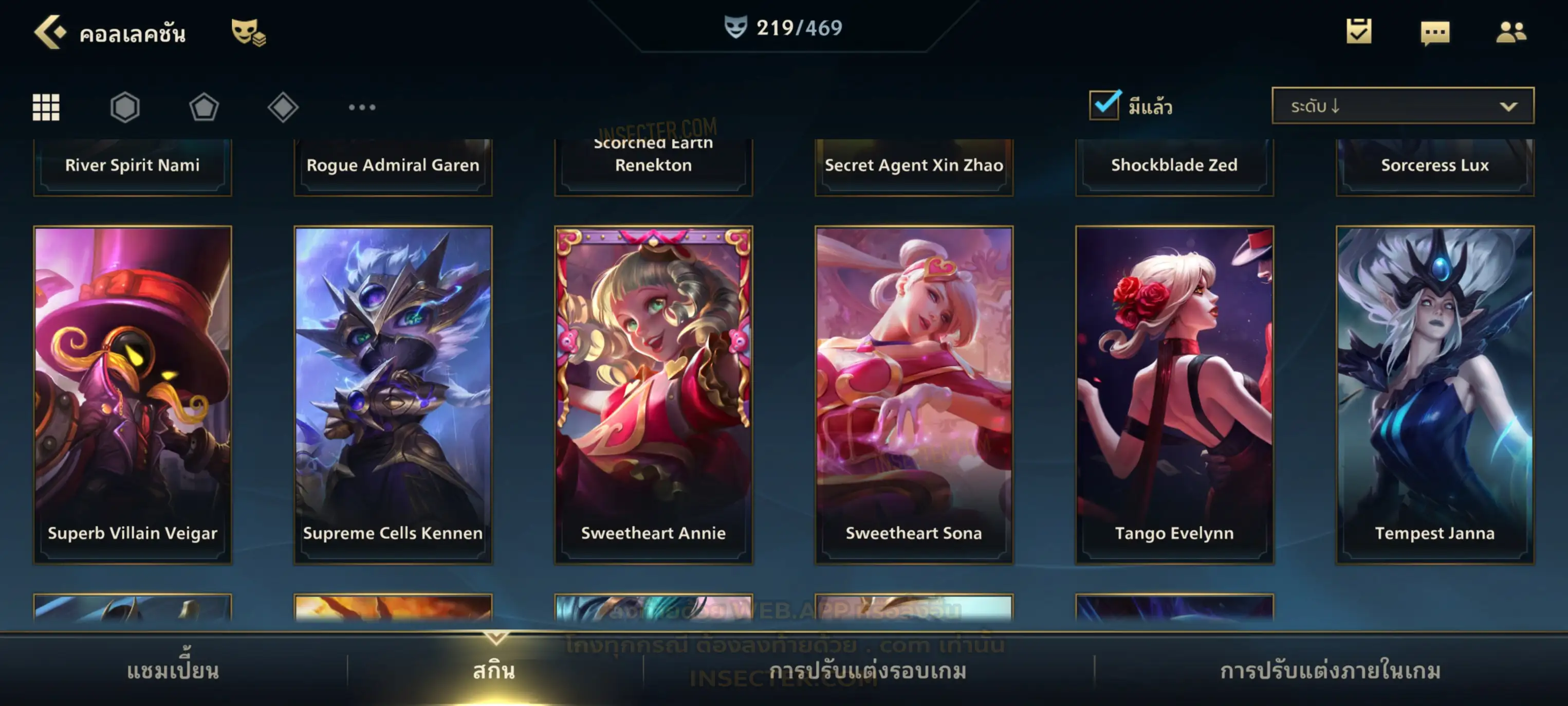1568x706 pixels.
Task: Select the hexagon rarity filter
Action: (x=125, y=107)
